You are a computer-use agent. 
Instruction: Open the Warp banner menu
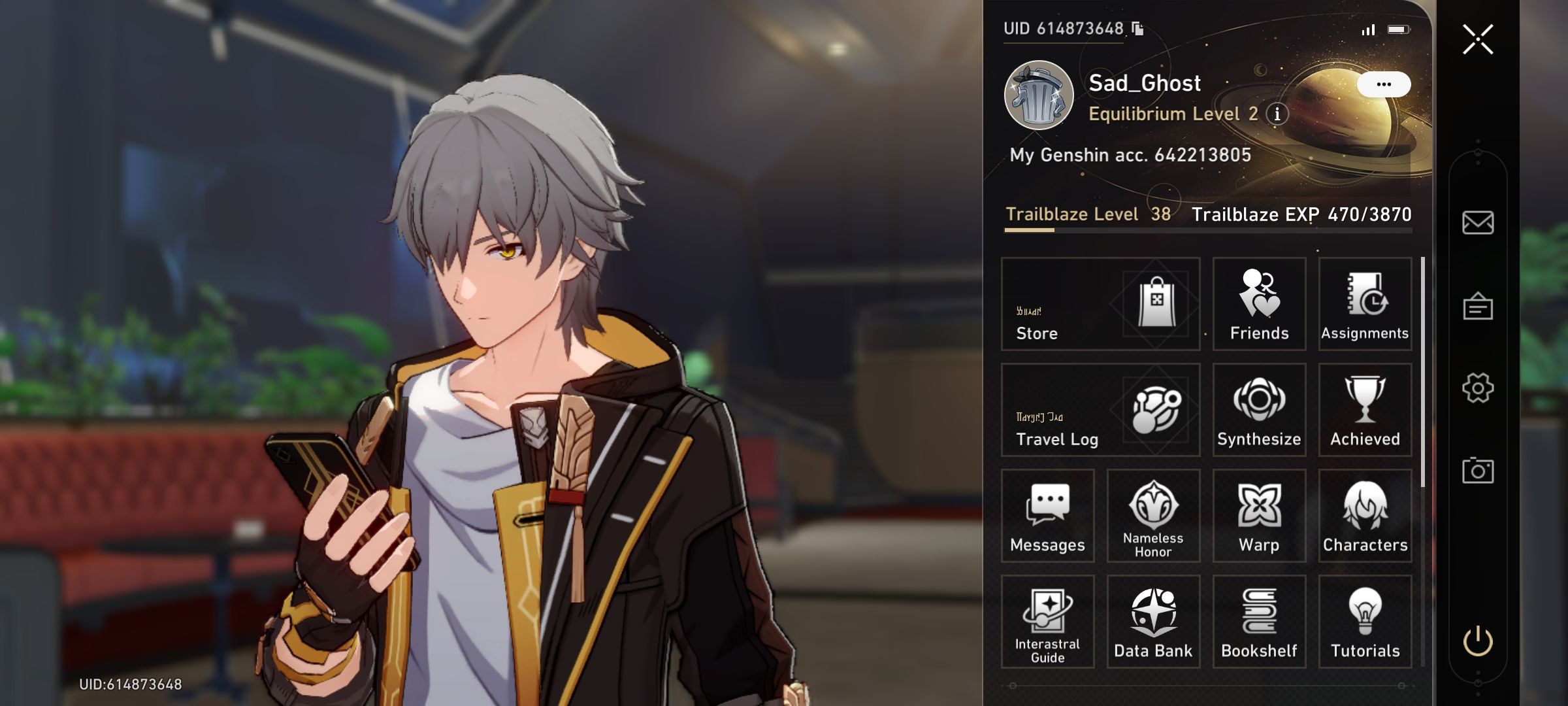click(x=1259, y=516)
